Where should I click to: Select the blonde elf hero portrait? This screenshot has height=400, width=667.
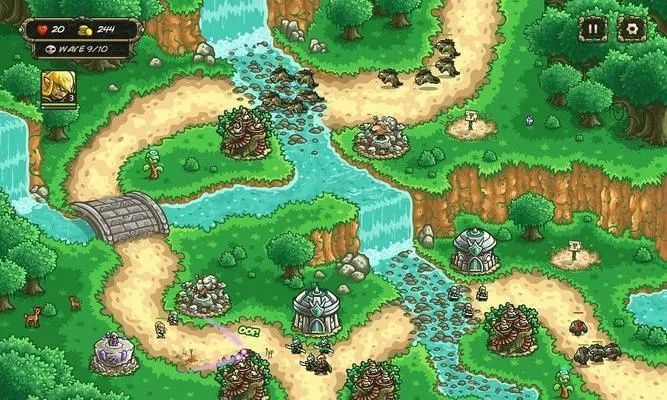pos(56,86)
